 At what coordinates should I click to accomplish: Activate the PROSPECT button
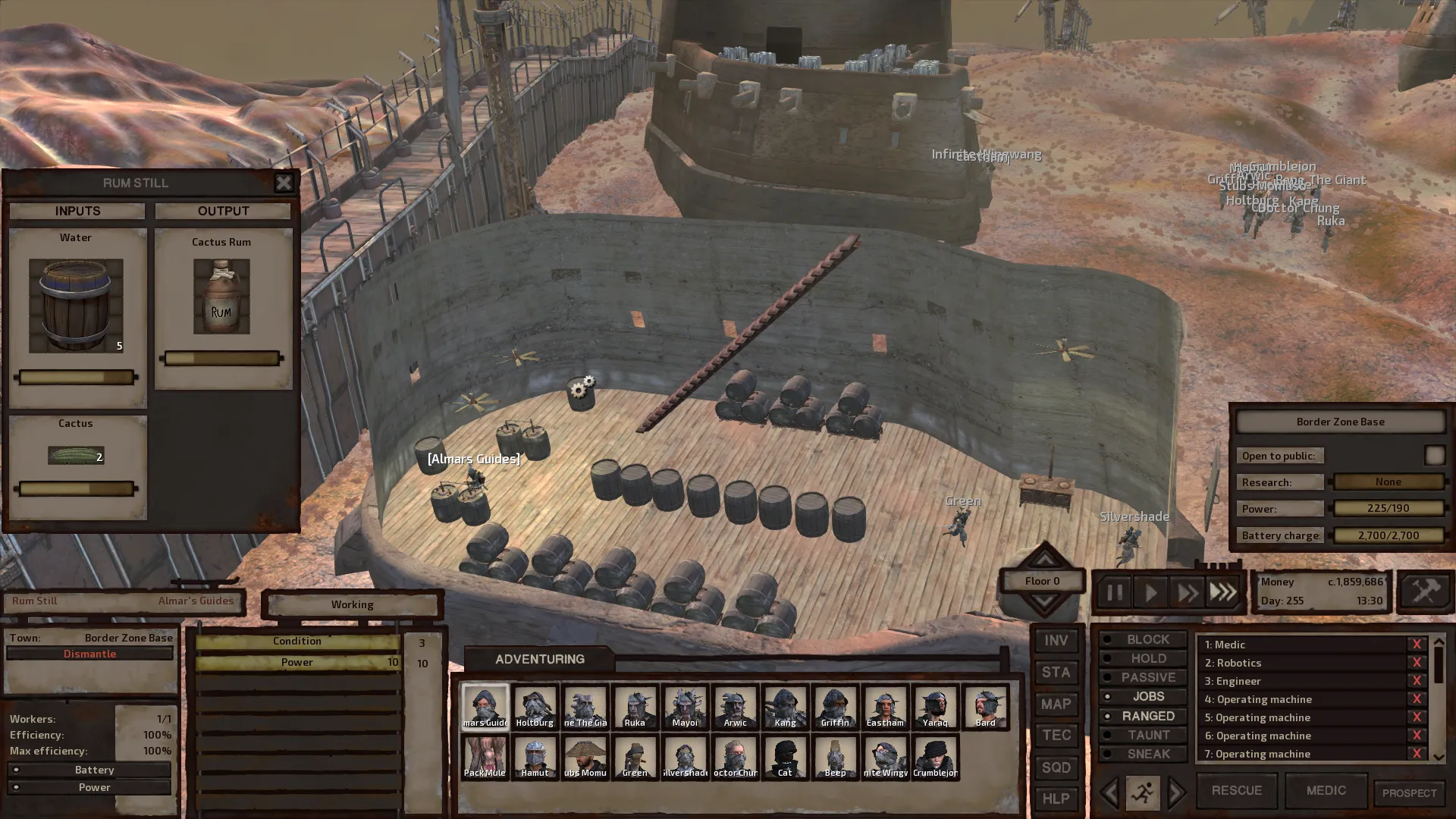pos(1409,793)
